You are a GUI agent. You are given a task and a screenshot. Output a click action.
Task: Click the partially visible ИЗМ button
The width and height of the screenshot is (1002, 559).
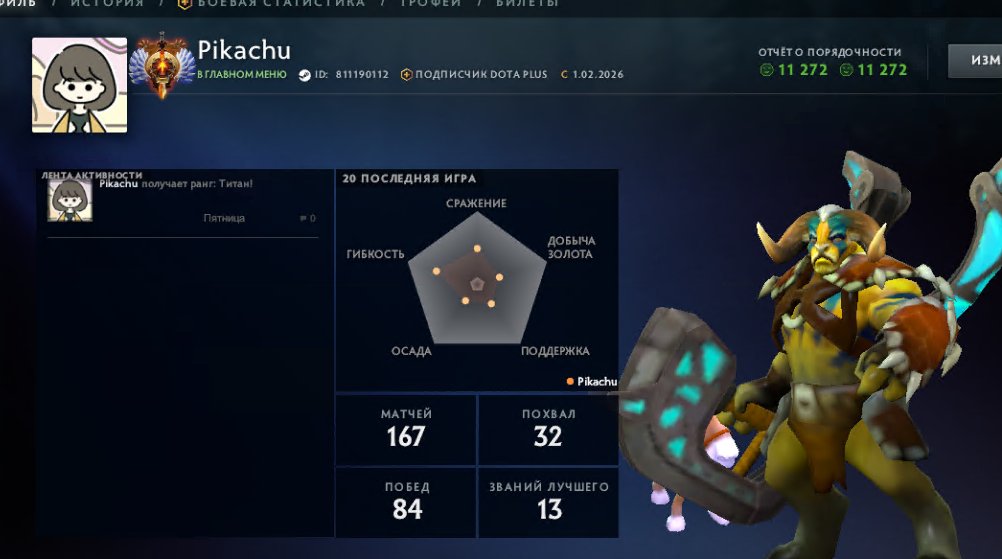975,61
